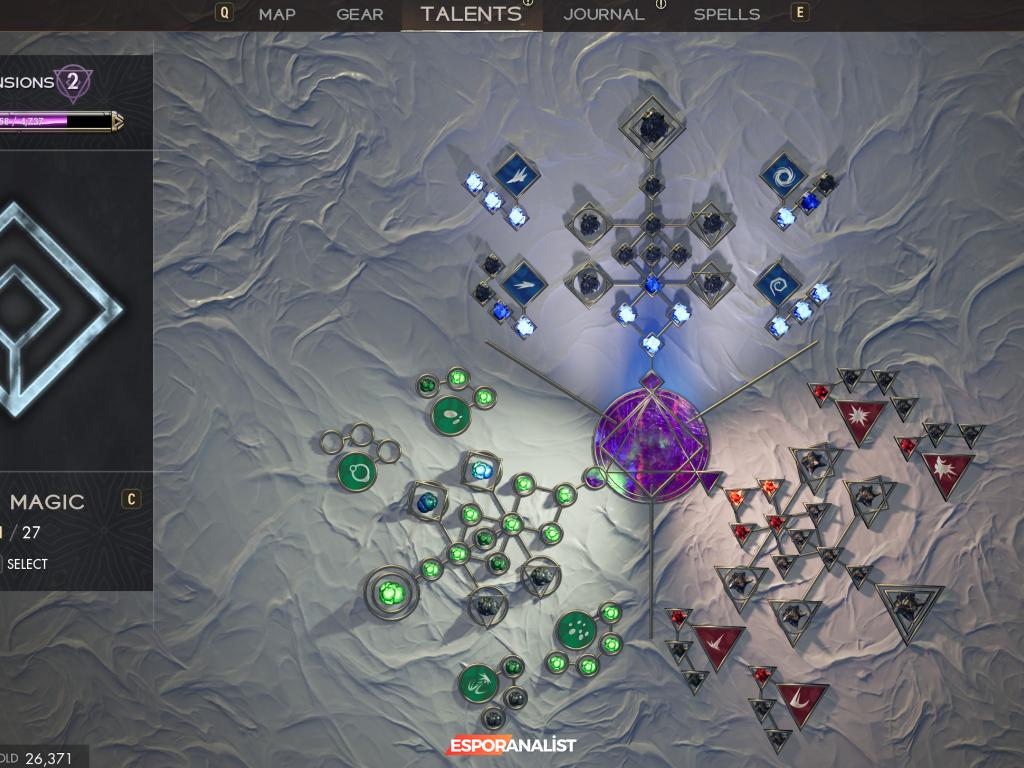Choose the green claw-slash circle talent
The height and width of the screenshot is (768, 1024).
tap(478, 684)
